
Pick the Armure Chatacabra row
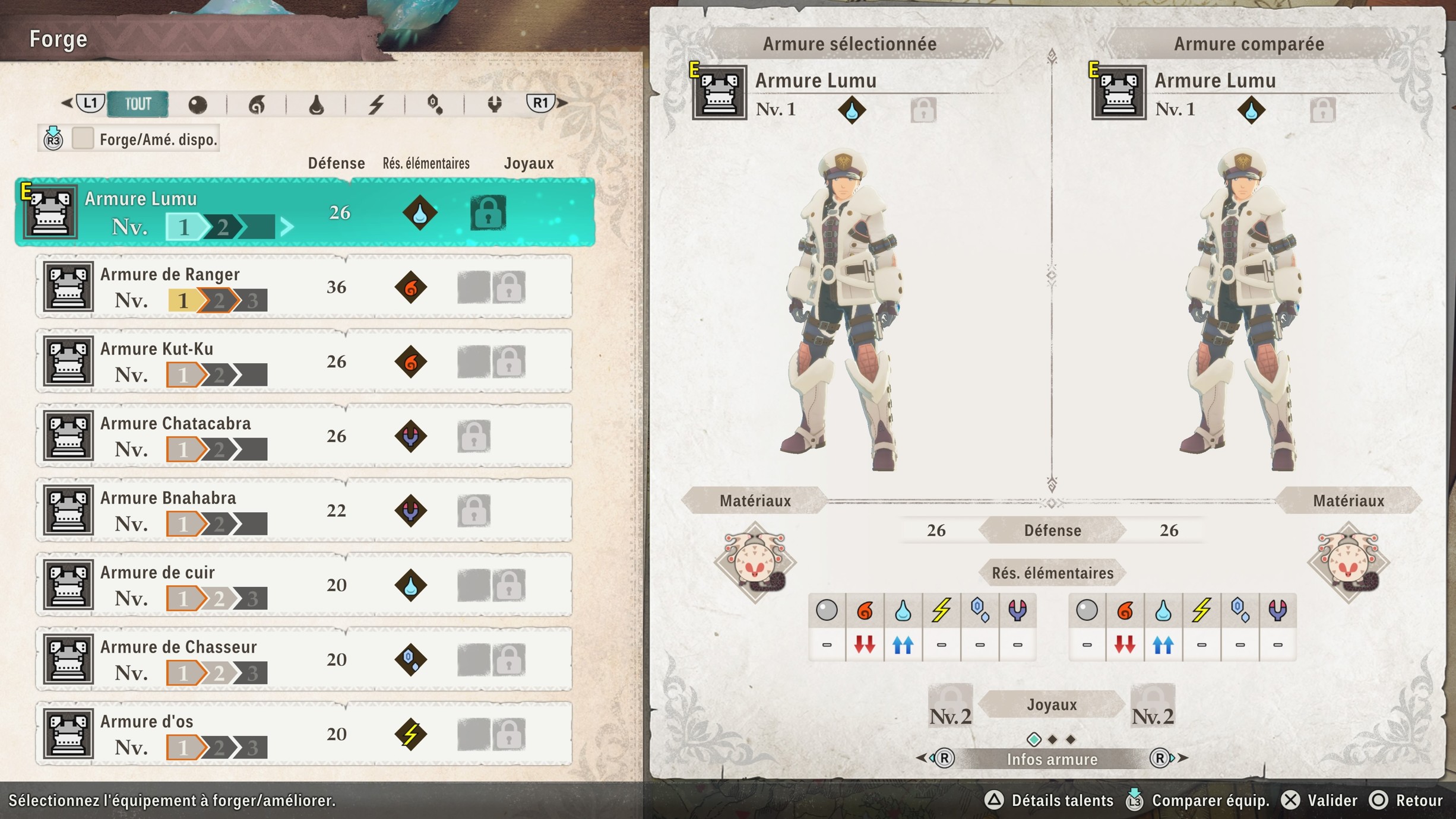(304, 436)
